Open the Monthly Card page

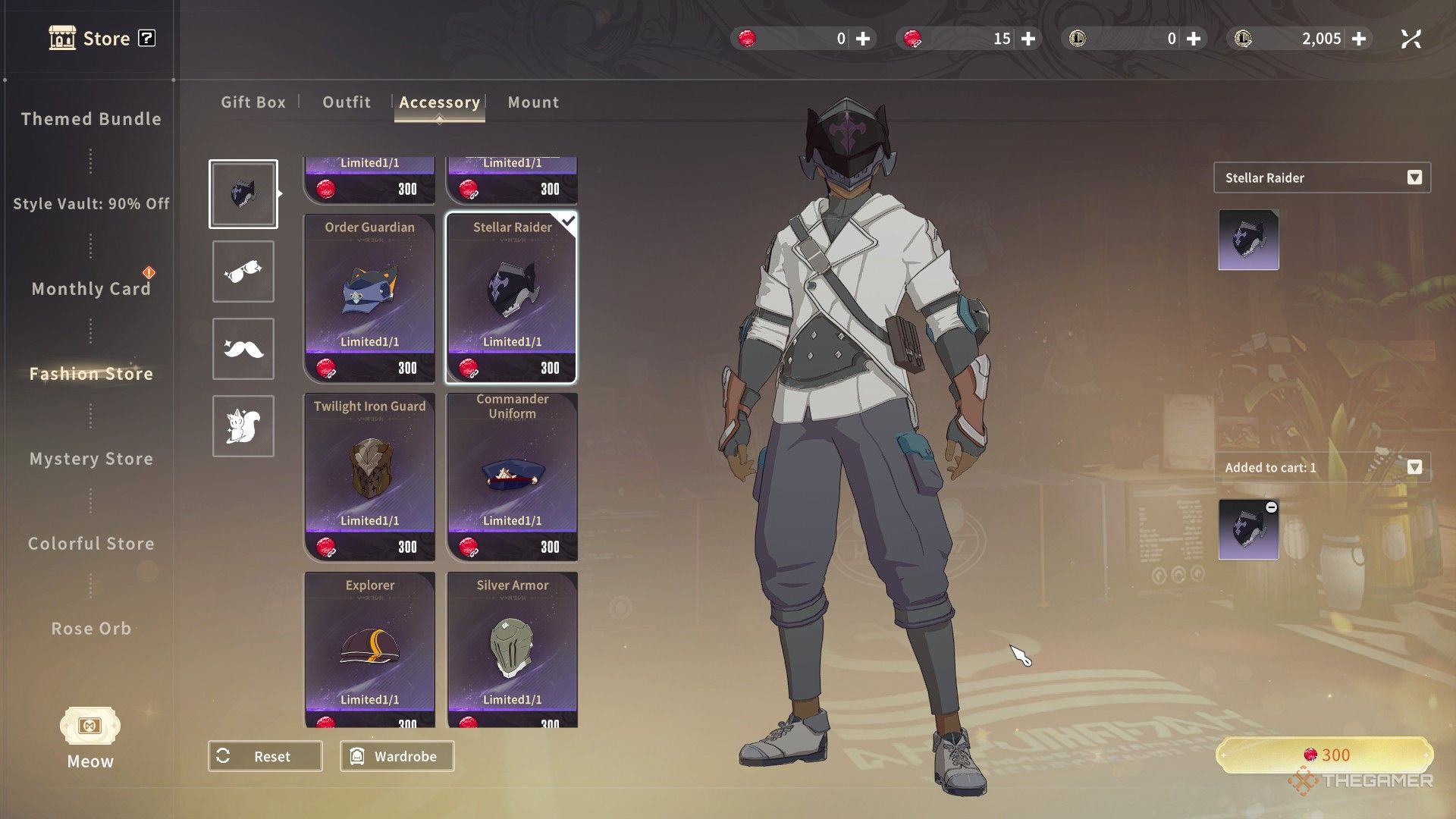(x=91, y=289)
